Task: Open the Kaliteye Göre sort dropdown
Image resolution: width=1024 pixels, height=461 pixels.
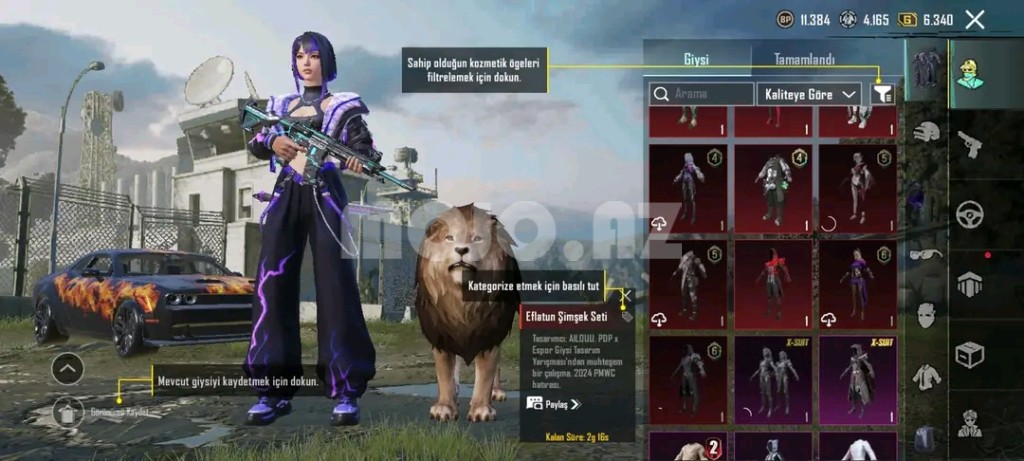Action: 809,94
